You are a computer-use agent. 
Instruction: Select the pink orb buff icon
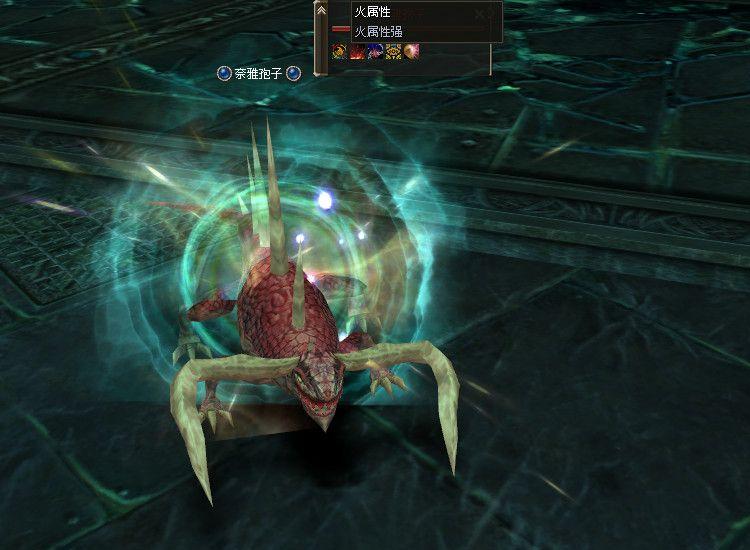411,51
